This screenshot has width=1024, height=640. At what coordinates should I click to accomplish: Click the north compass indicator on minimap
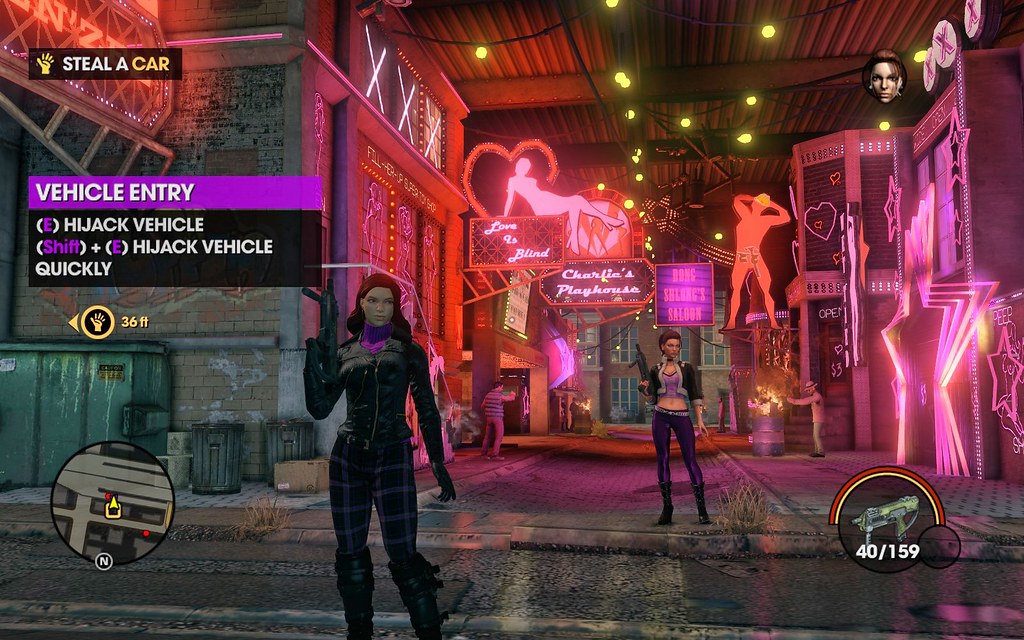pos(103,561)
